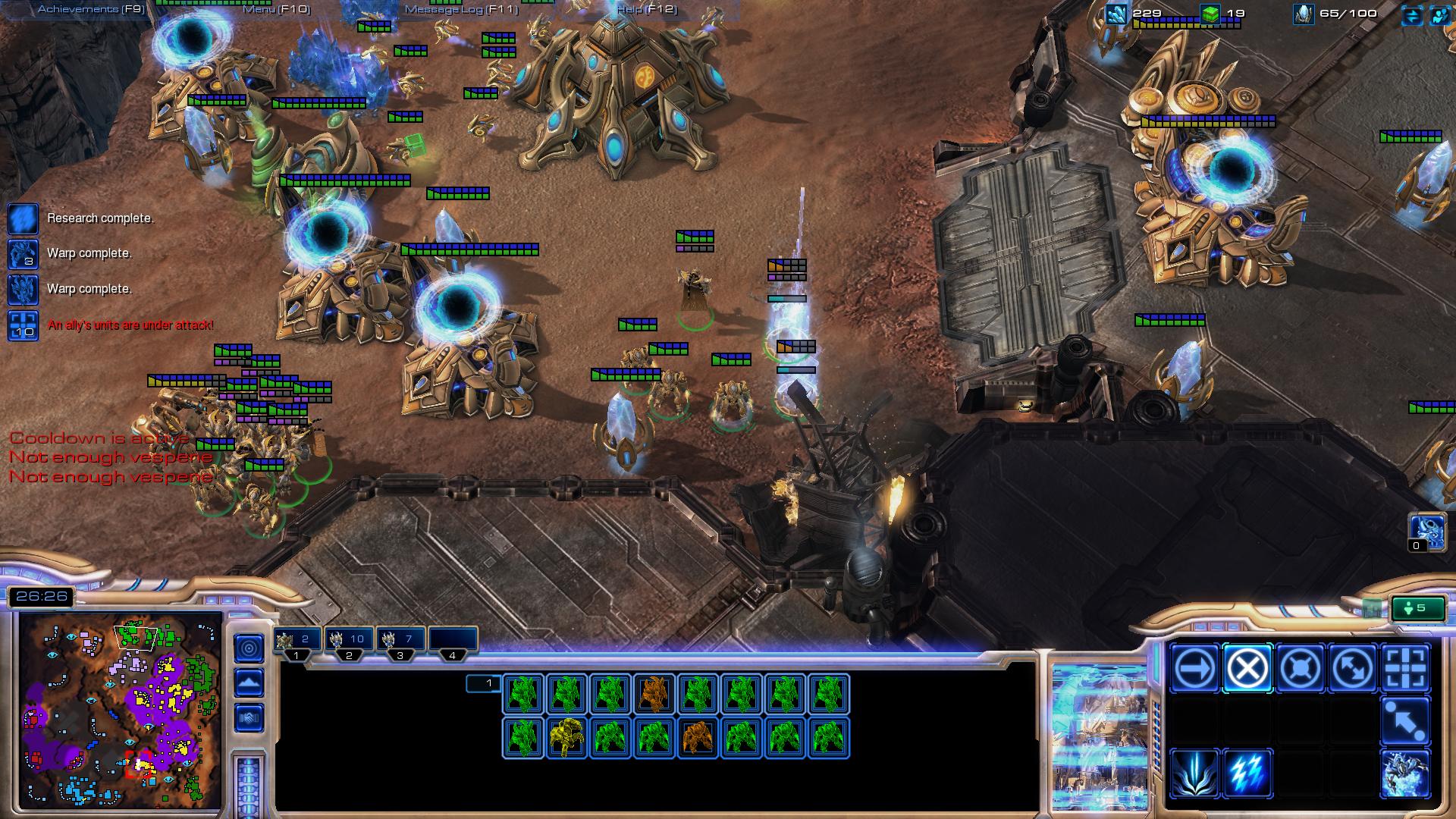Cast the Psionic Storm lightning ability
The width and height of the screenshot is (1456, 819).
click(1247, 773)
